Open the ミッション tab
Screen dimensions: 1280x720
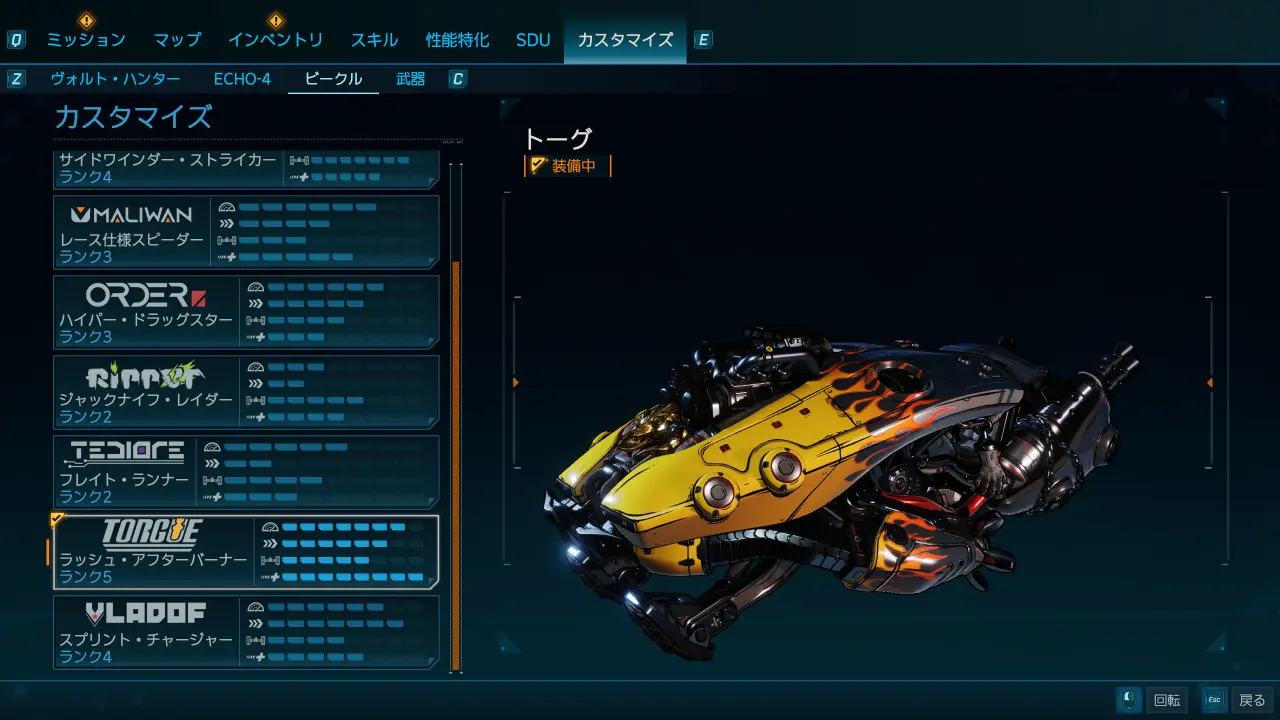pyautogui.click(x=86, y=40)
